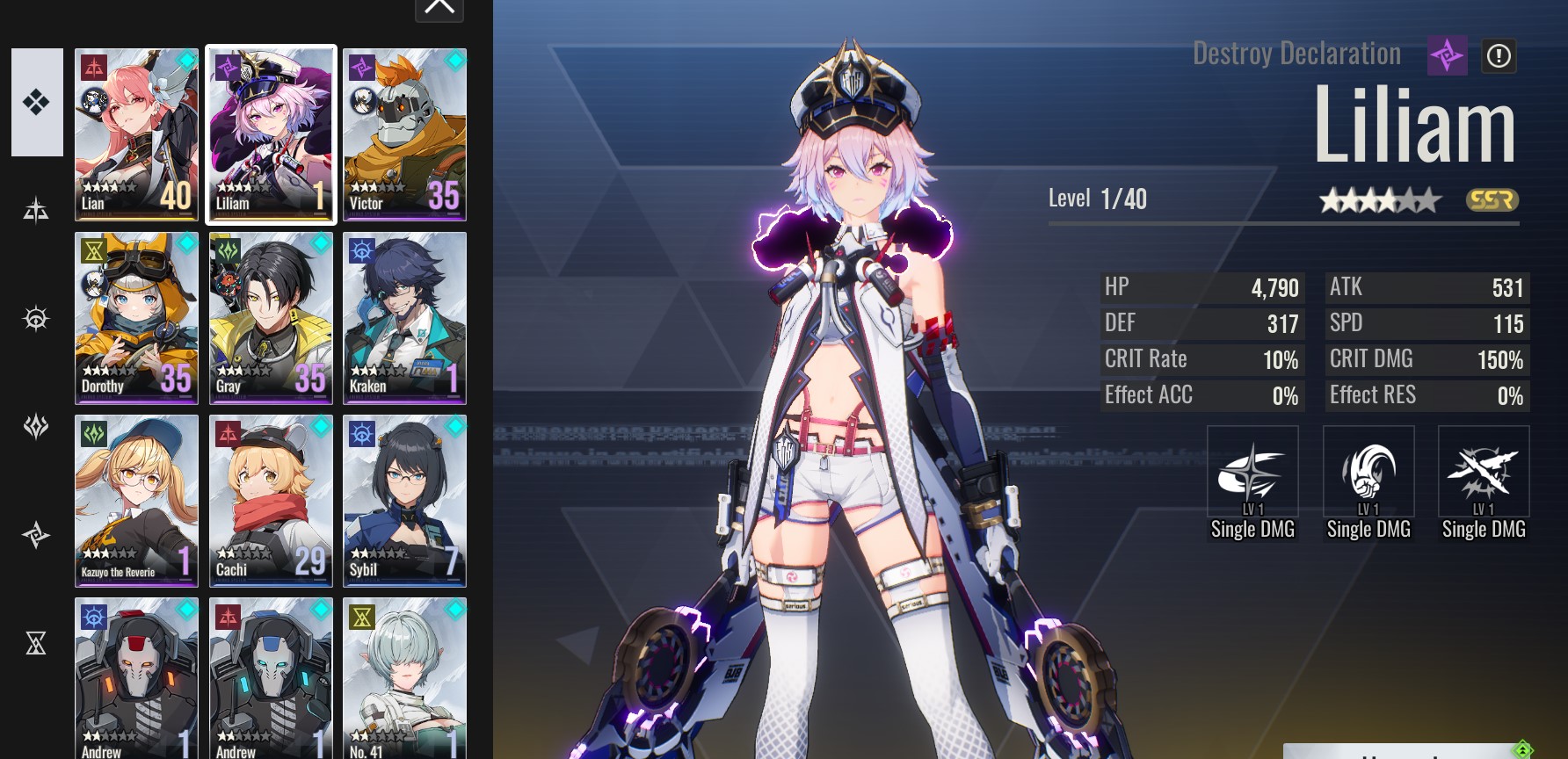
Task: Filter roster by crosshair class icon
Action: coord(36,318)
